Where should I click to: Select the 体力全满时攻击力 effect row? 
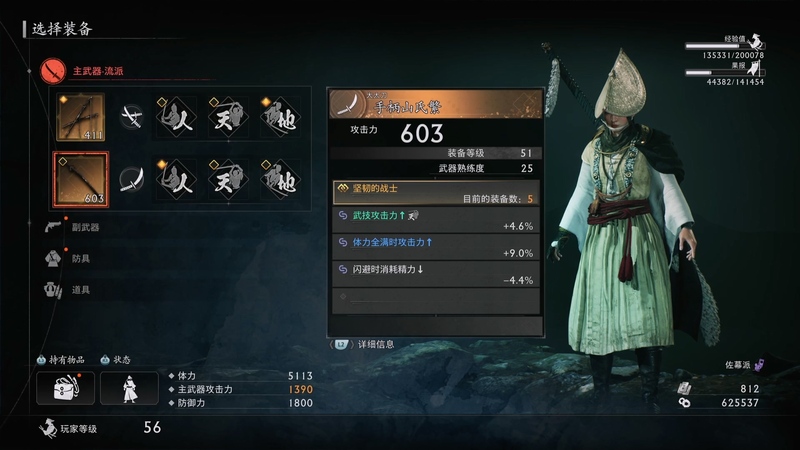436,247
